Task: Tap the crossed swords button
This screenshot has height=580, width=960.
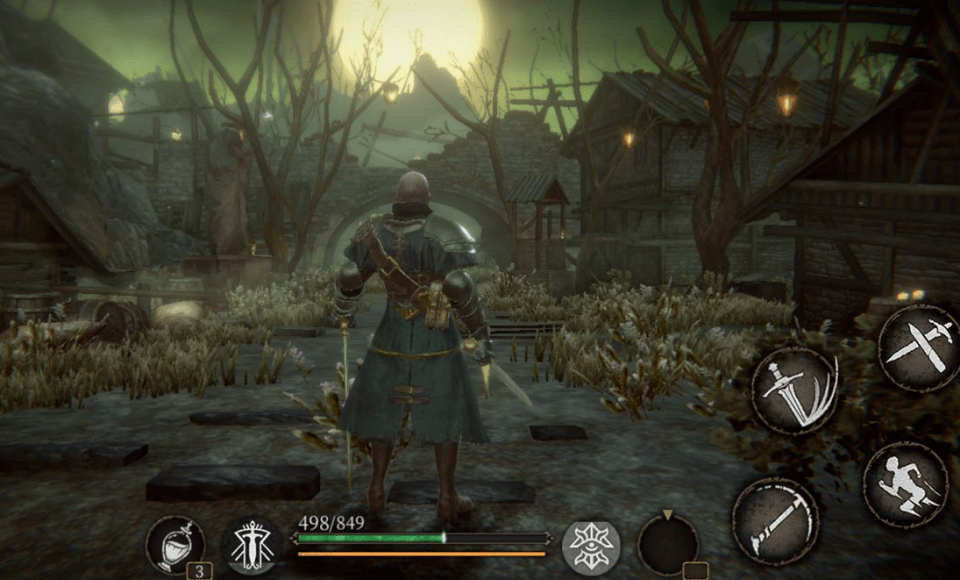Action: (919, 347)
